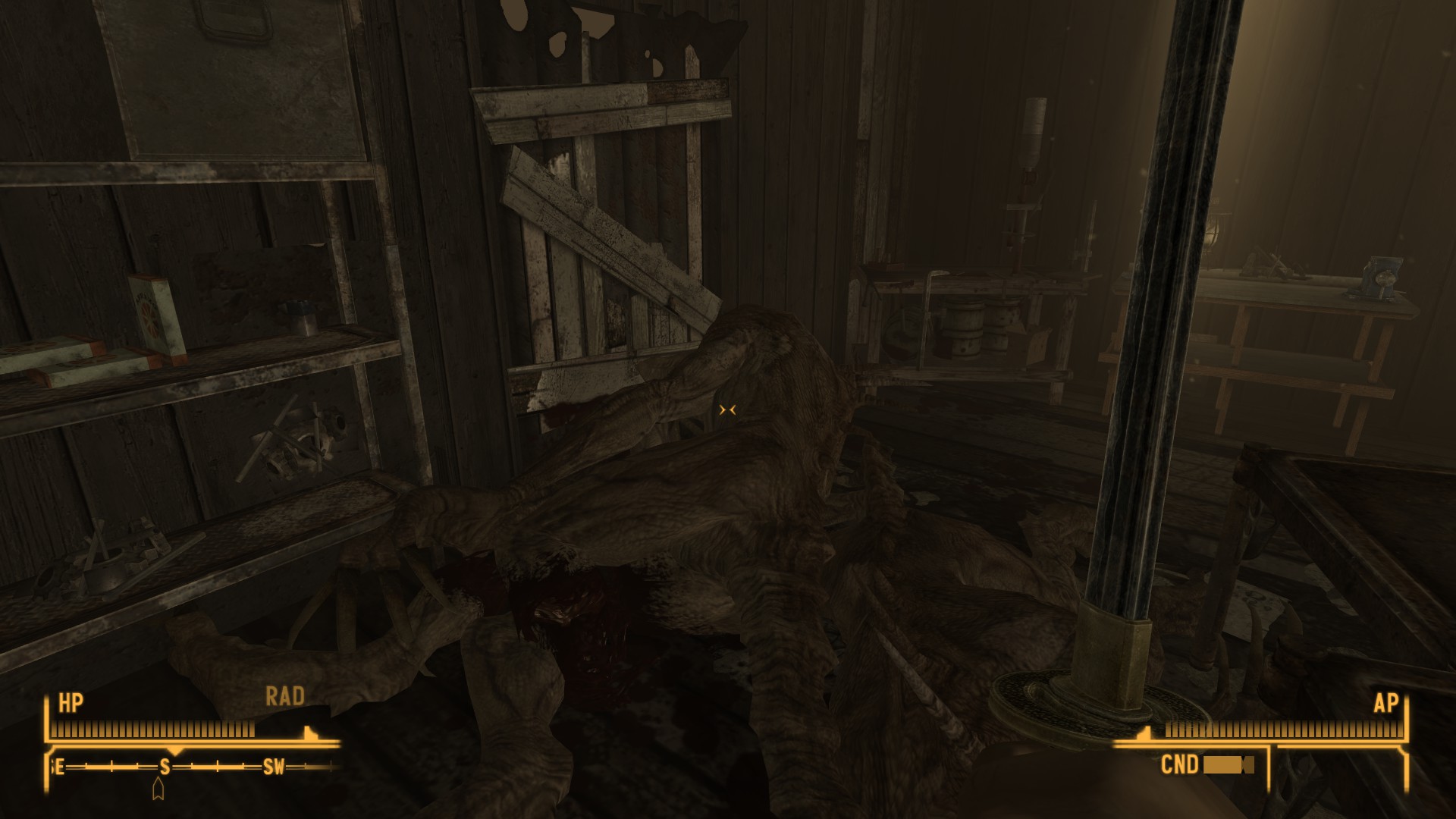Click the rad level tick on the RAD meter
The width and height of the screenshot is (1456, 819).
coord(309,733)
